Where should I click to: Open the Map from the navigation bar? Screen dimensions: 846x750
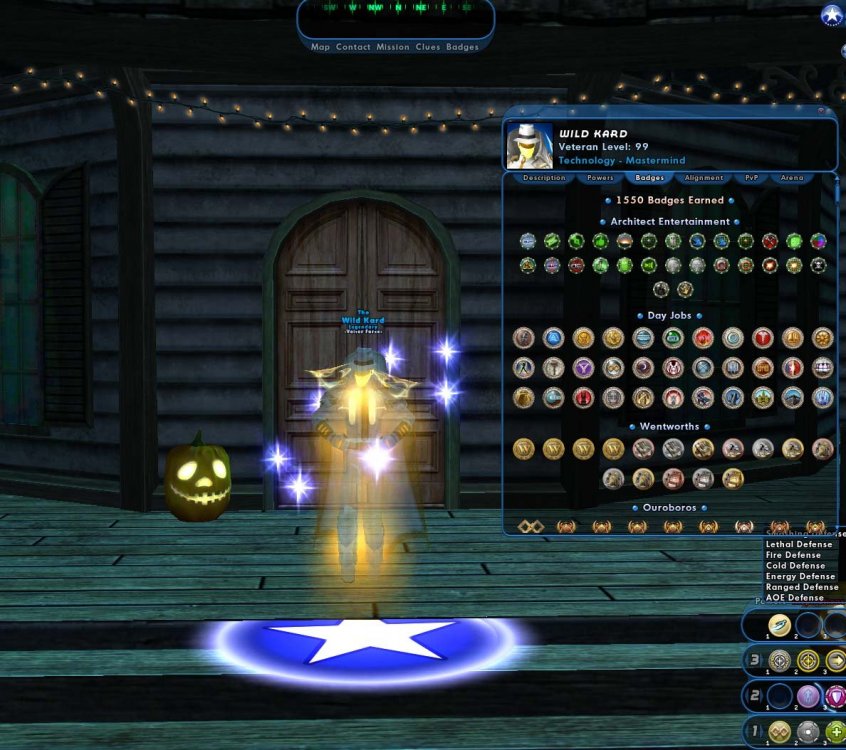point(320,47)
